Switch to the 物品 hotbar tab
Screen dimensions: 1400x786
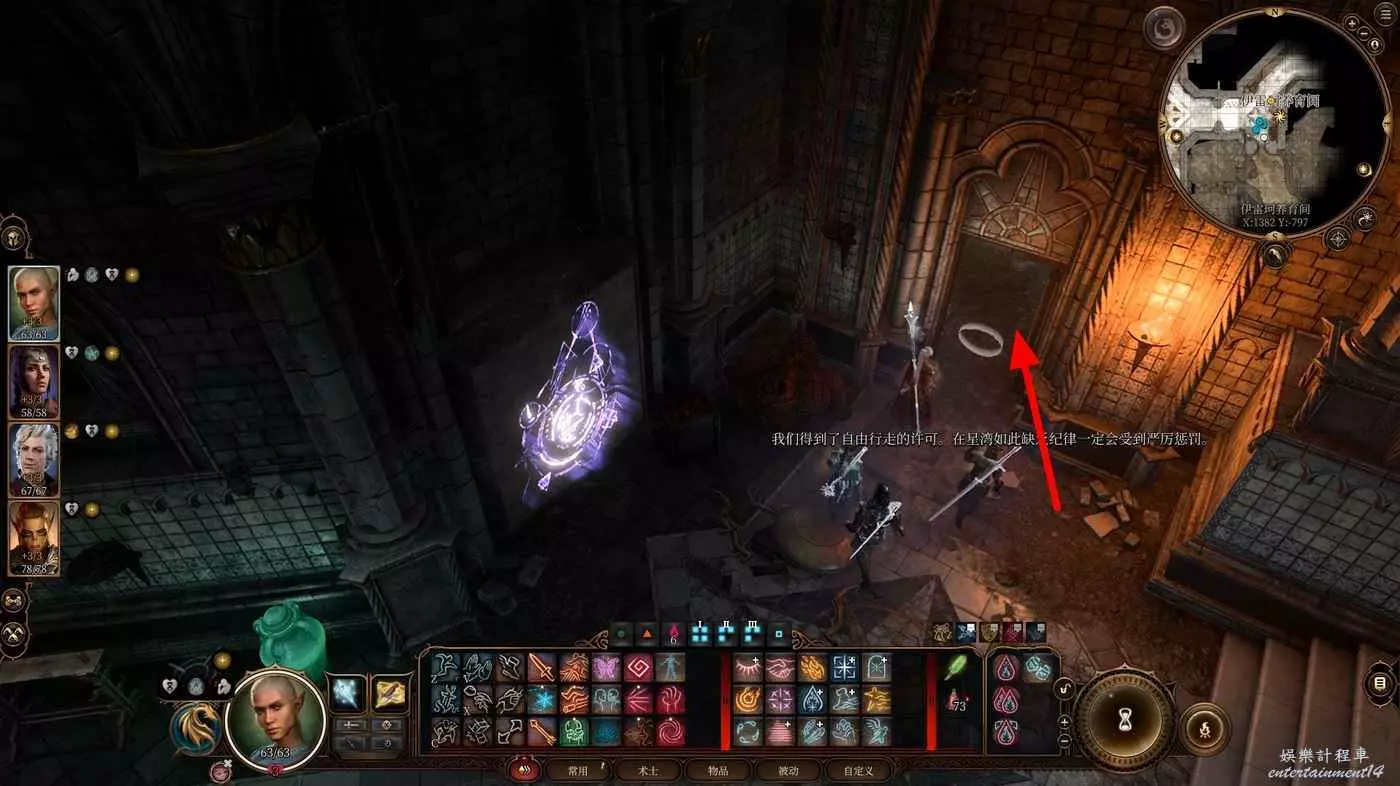click(718, 771)
